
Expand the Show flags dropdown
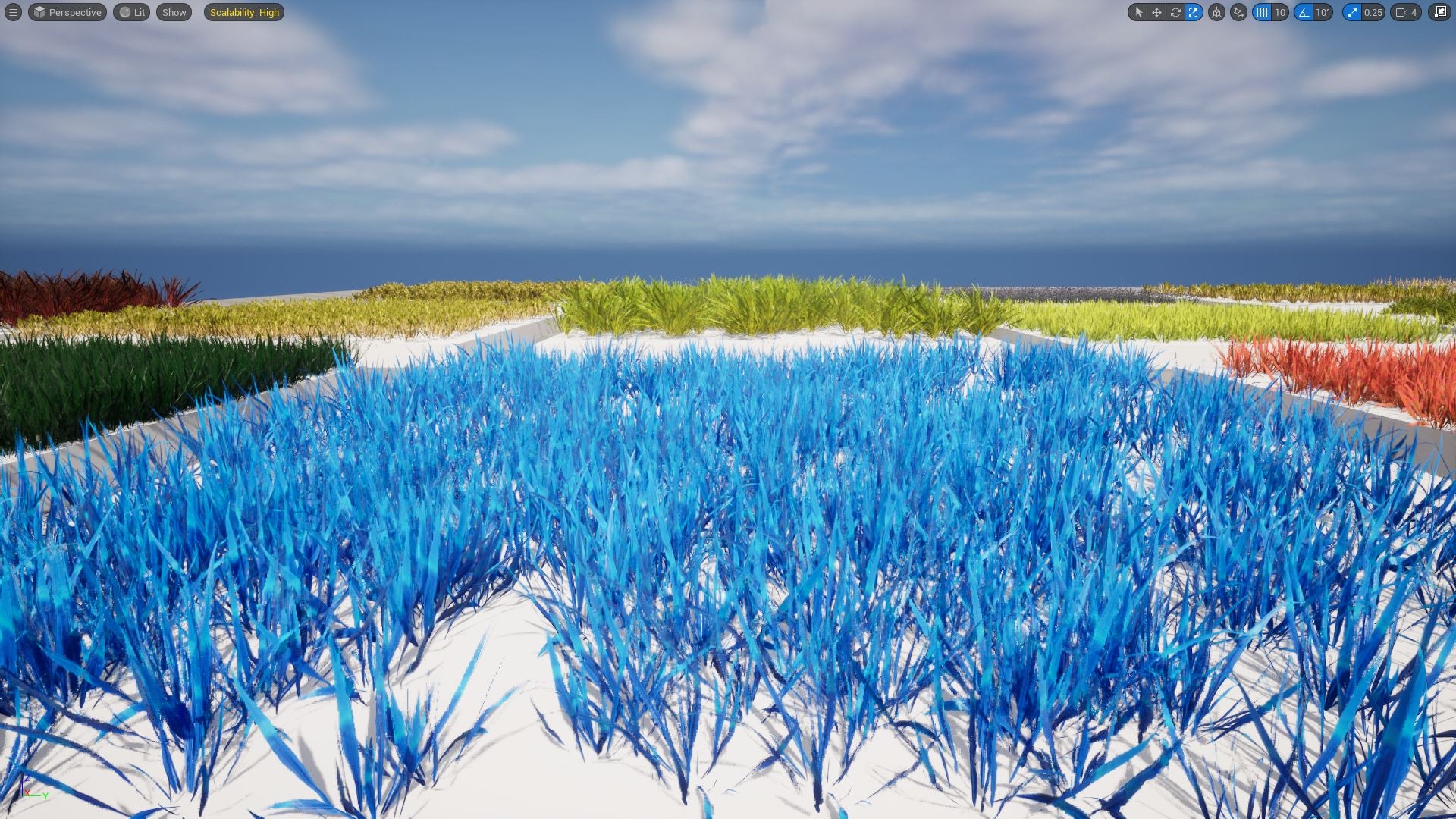click(x=174, y=12)
